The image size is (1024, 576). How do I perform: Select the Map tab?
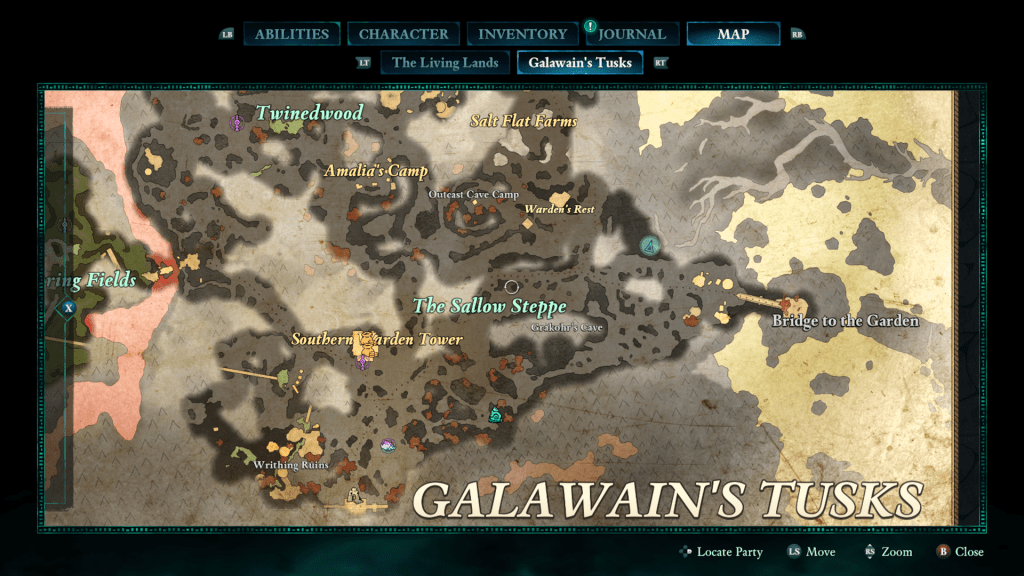click(x=733, y=34)
